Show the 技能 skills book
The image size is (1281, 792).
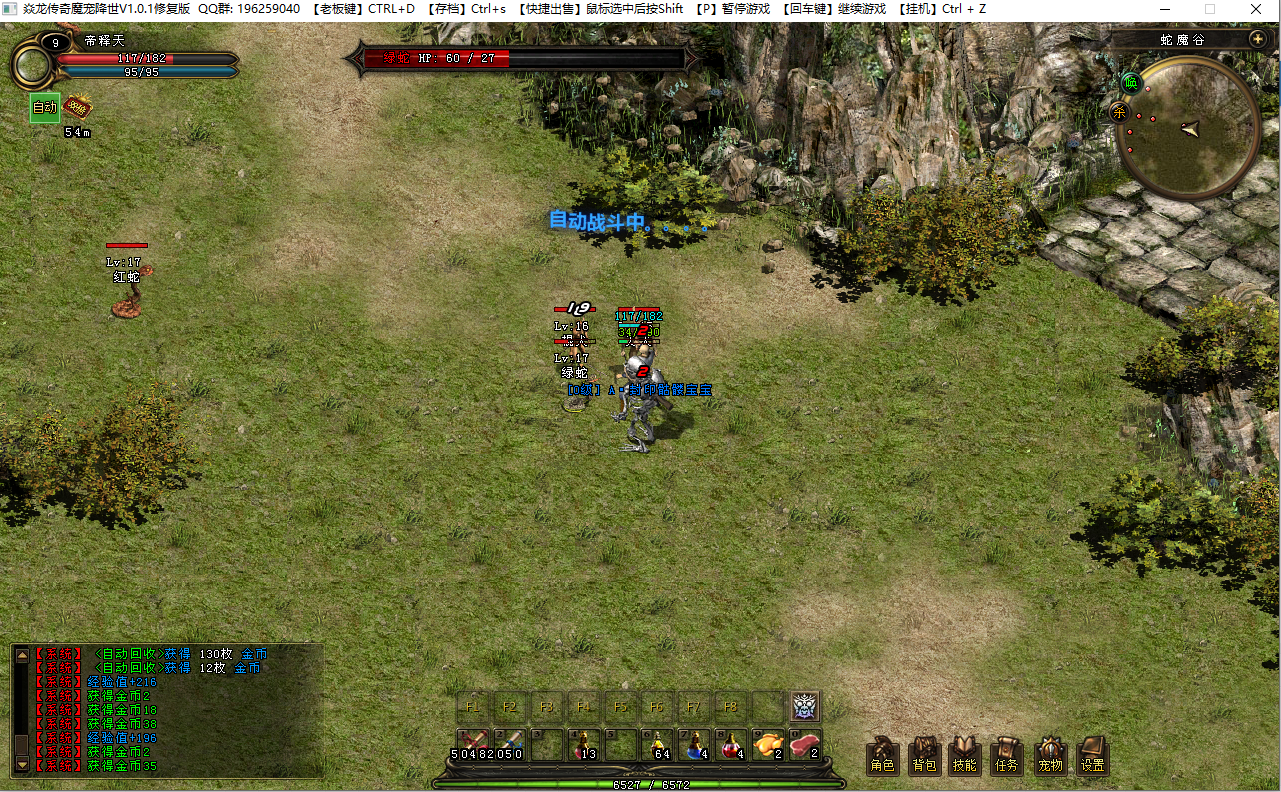pyautogui.click(x=965, y=755)
